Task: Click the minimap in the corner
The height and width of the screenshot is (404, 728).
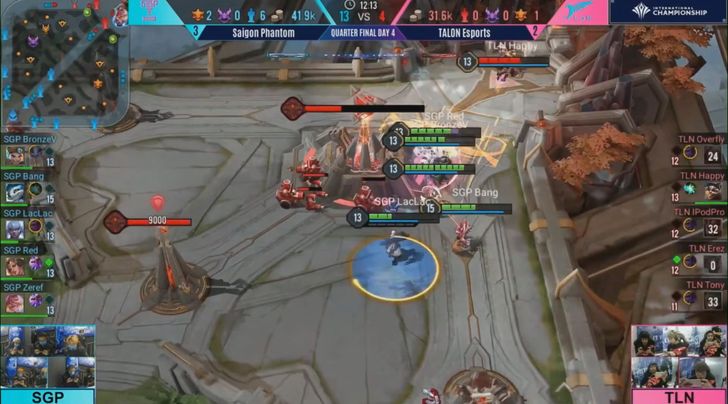Action: [62, 65]
